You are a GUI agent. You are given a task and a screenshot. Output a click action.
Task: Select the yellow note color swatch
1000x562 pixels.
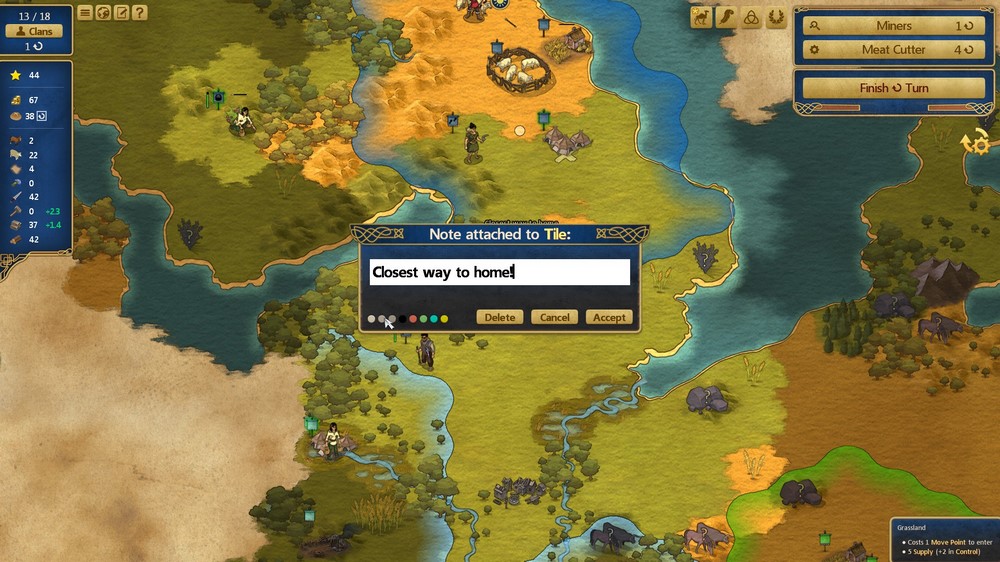coord(444,319)
